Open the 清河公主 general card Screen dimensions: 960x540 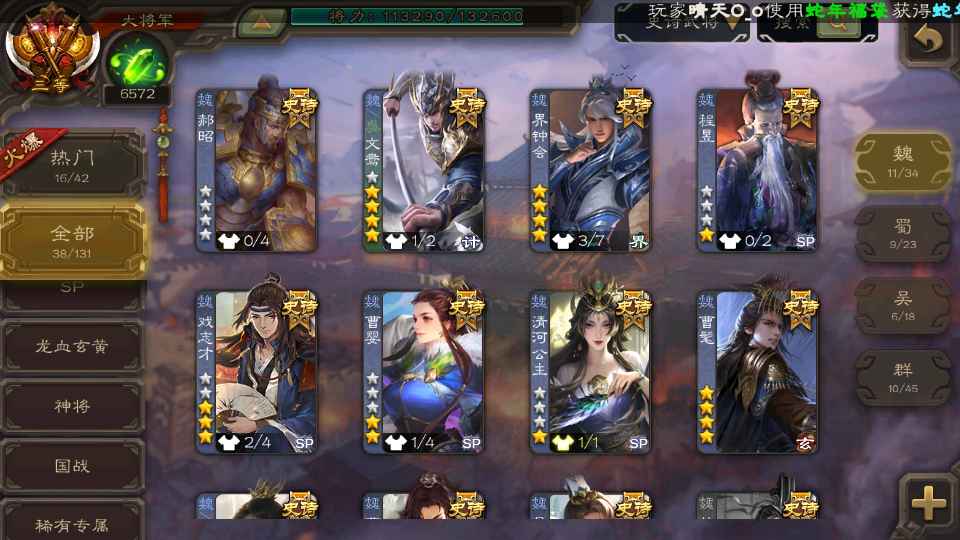(591, 371)
